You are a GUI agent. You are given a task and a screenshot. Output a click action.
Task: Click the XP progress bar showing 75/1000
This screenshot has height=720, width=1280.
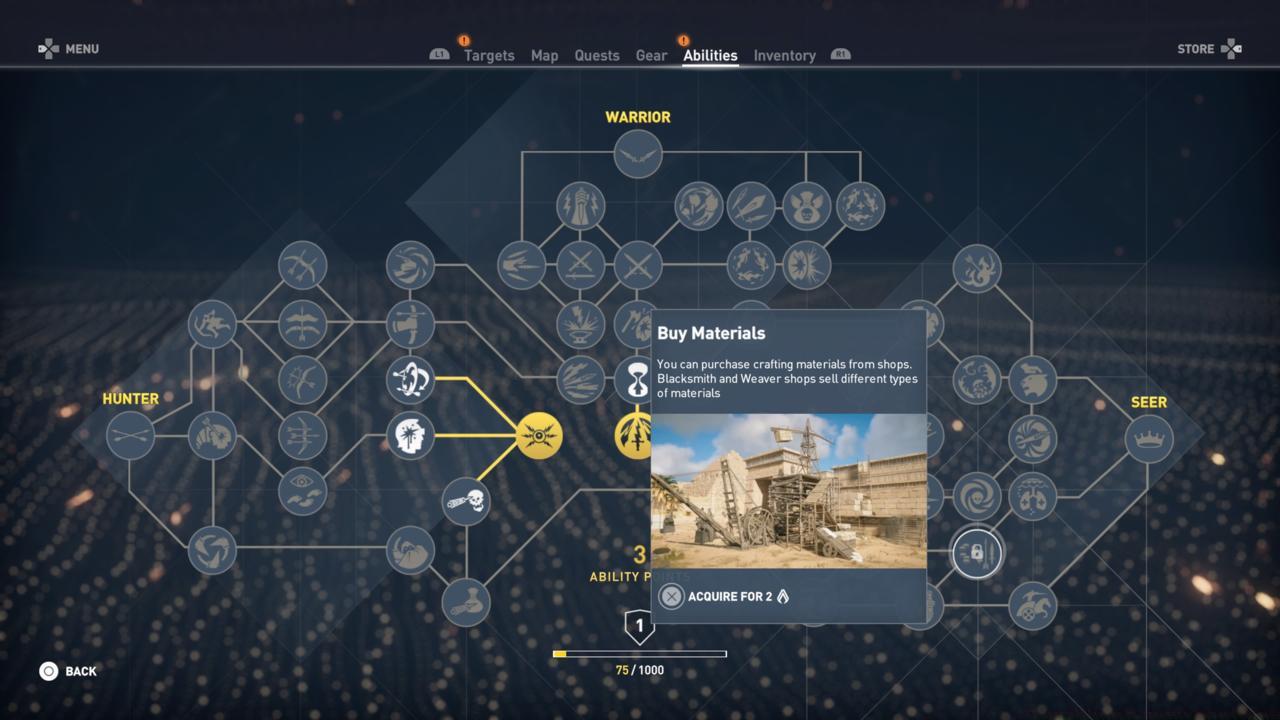[640, 652]
